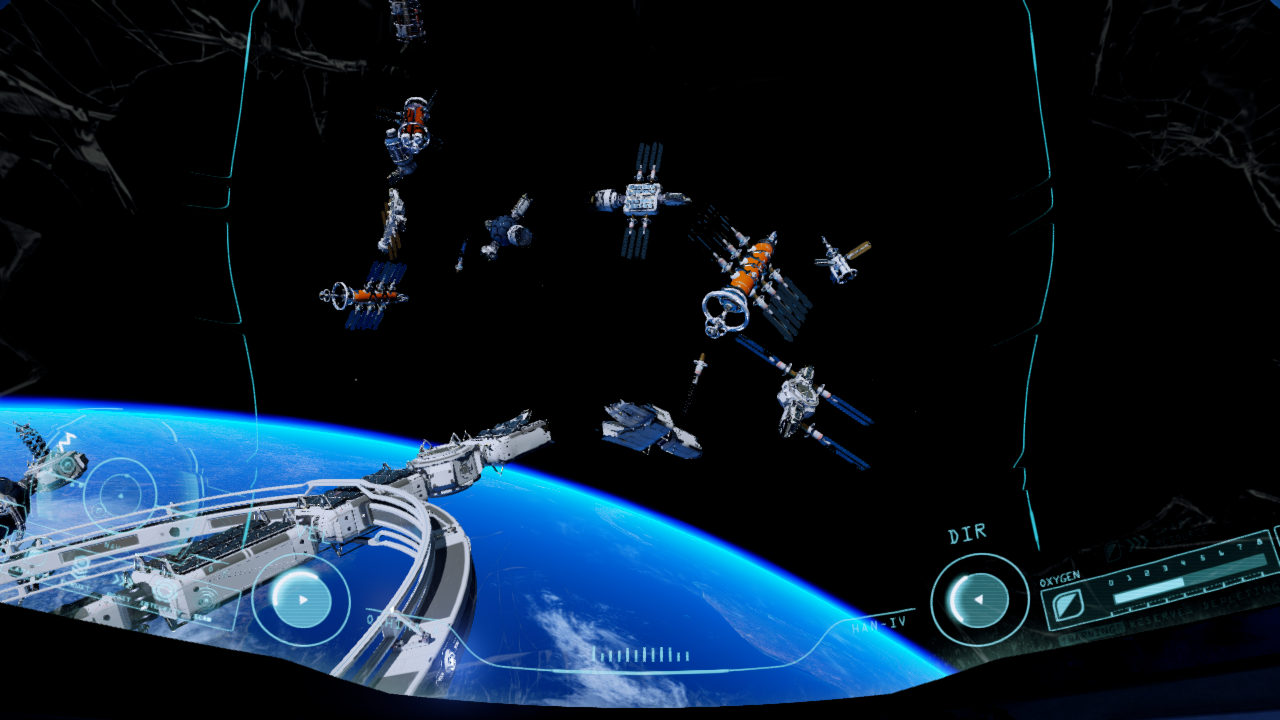This screenshot has height=720, width=1280.
Task: Select the OXYGEN panel label
Action: (x=1060, y=578)
